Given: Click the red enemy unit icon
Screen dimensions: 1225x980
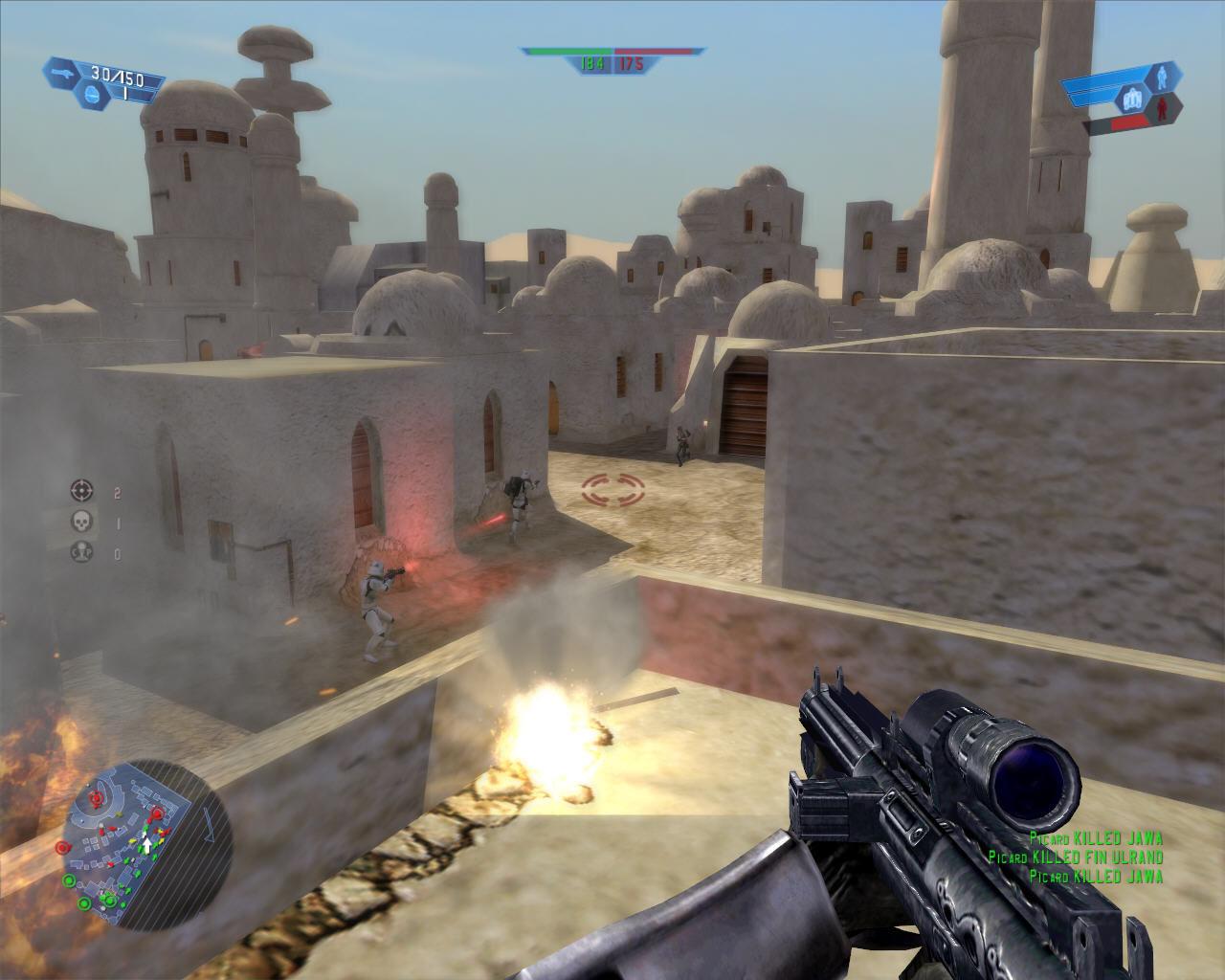Looking at the screenshot, I should pos(1162,108).
